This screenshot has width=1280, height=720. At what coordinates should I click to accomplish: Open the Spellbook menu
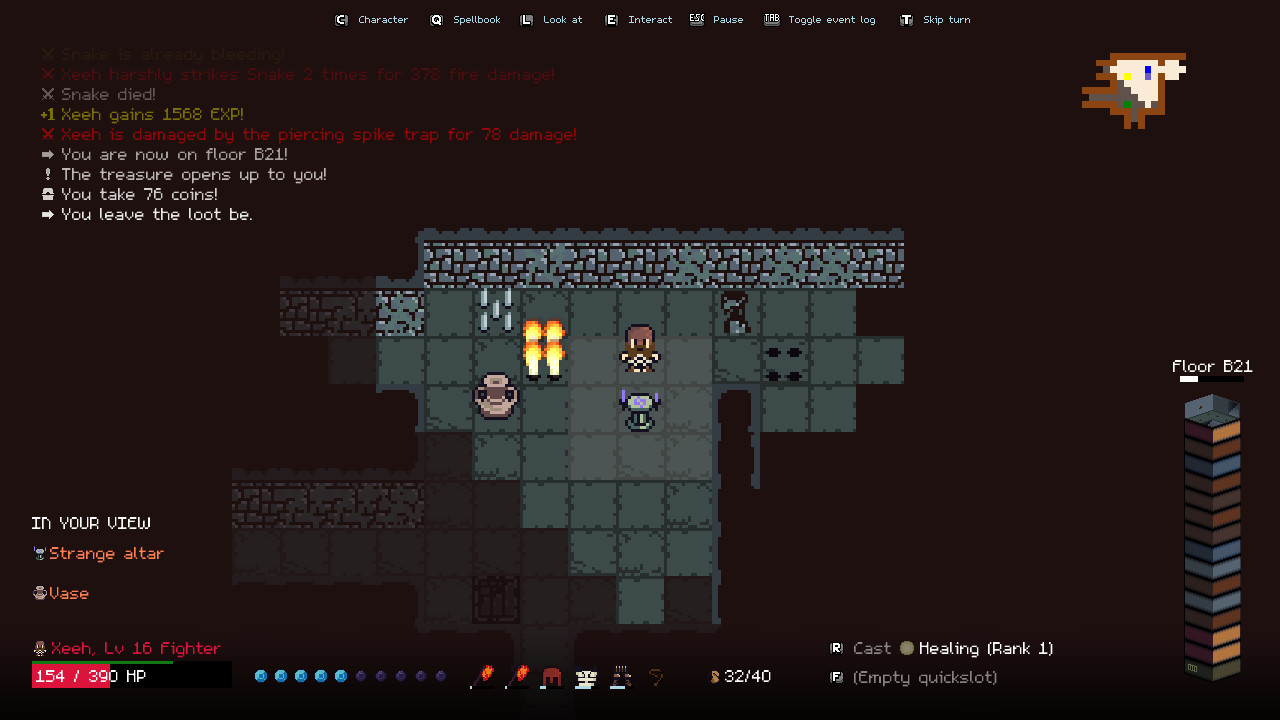(x=465, y=19)
